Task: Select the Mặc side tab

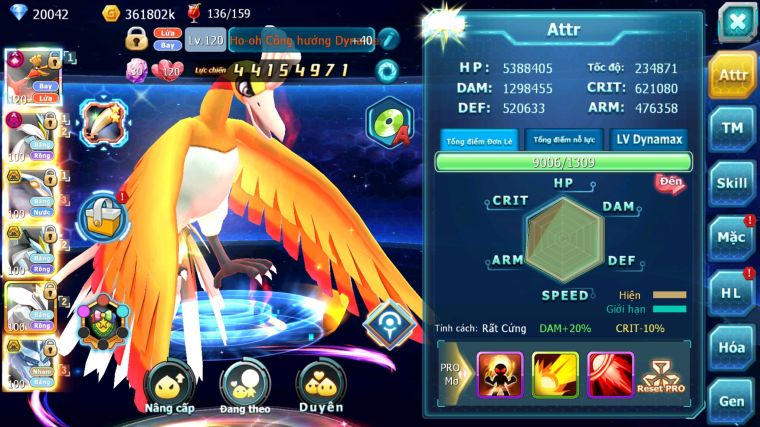Action: coord(732,238)
